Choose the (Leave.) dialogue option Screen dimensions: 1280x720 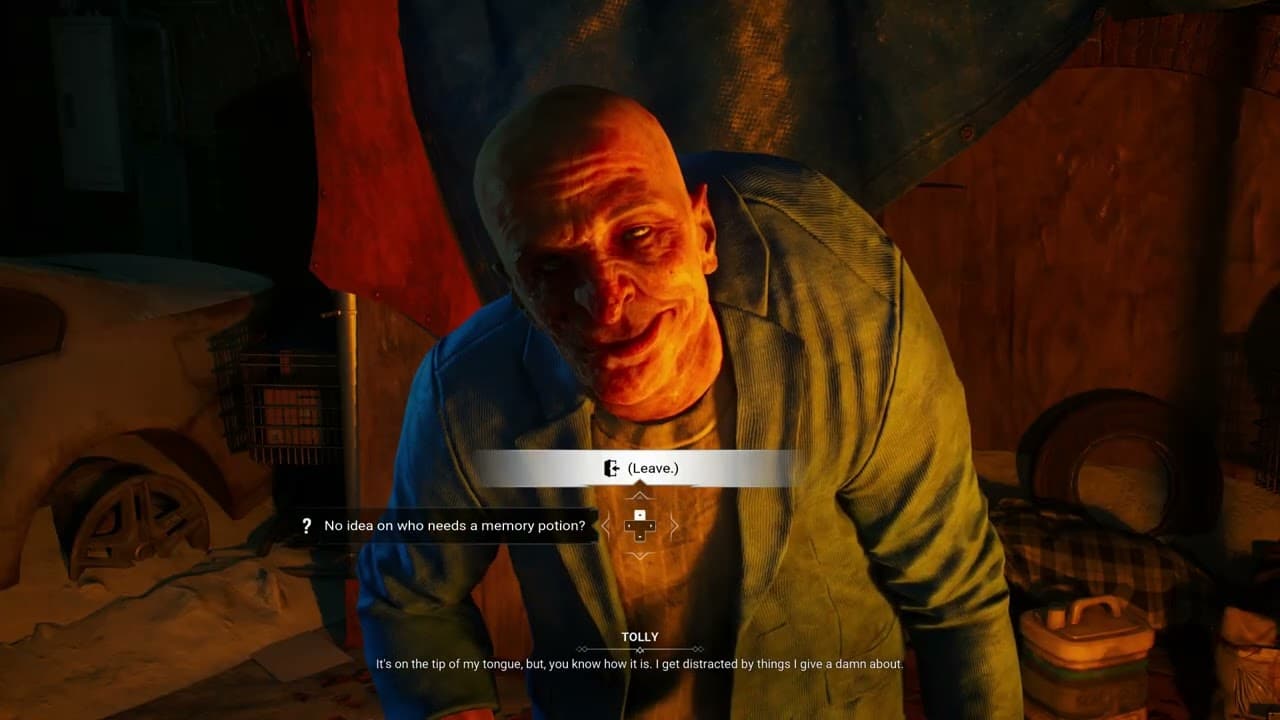tap(640, 468)
